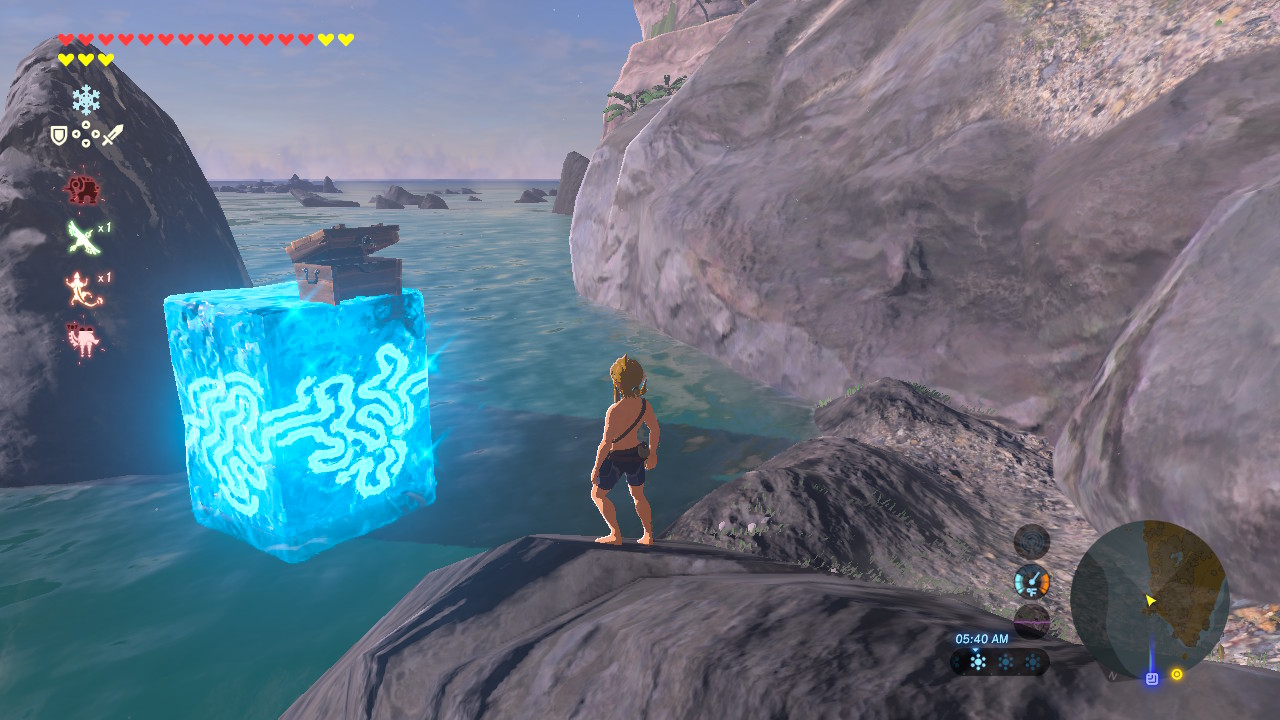This screenshot has height=720, width=1280.
Task: Activate Daruk's Protection elephant icon
Action: point(81,188)
